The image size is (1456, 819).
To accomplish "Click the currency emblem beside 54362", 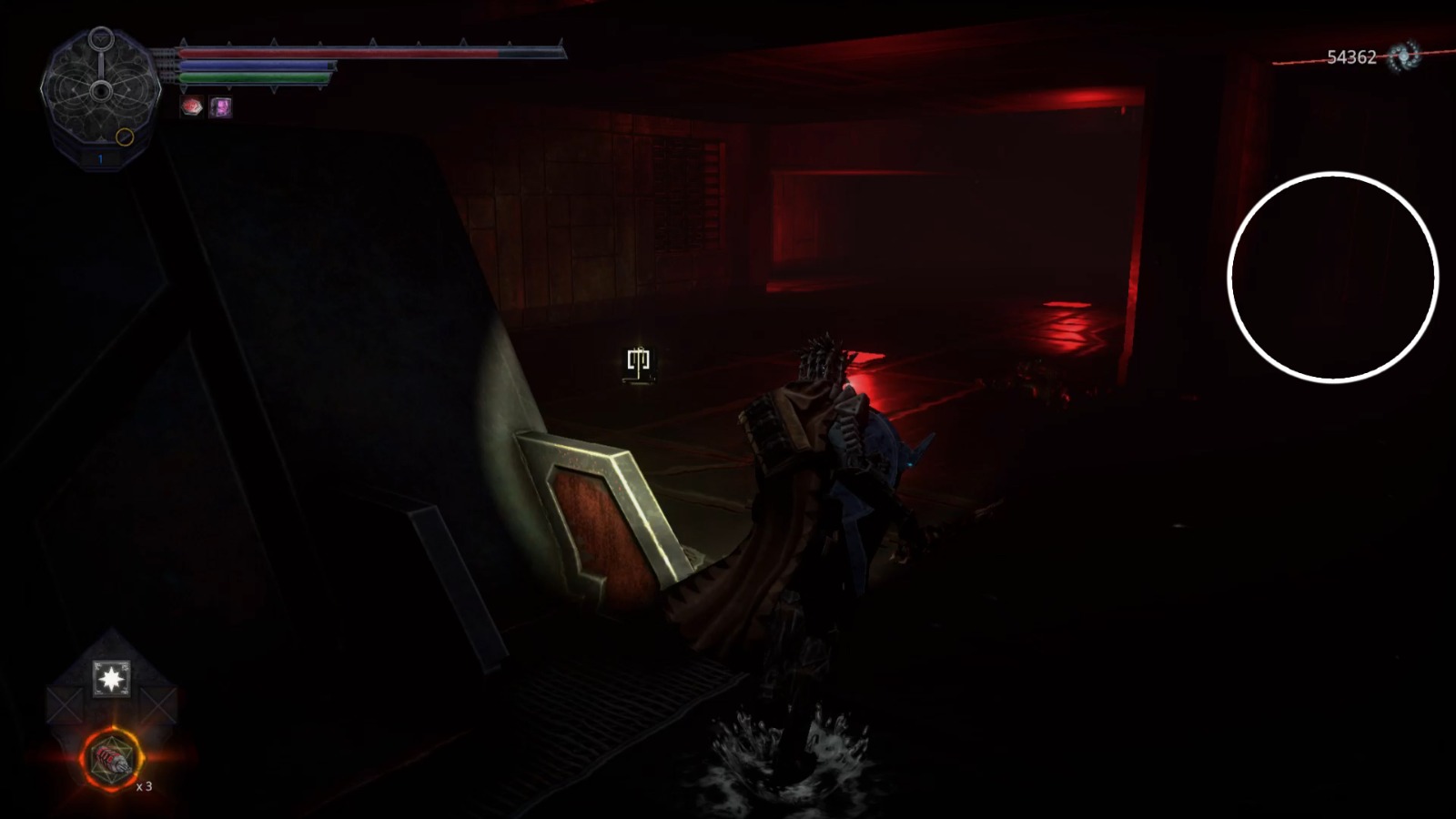I will [x=1402, y=57].
